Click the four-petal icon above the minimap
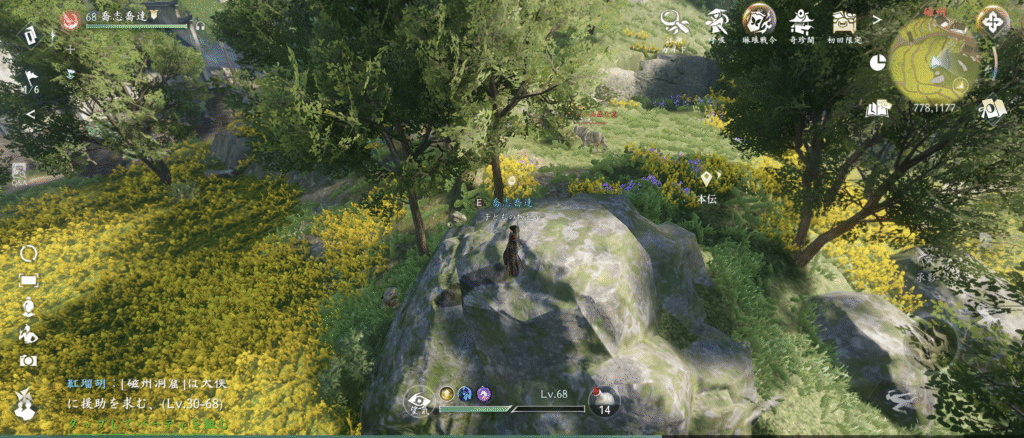Screen dimensions: 1024x438 [x=992, y=21]
